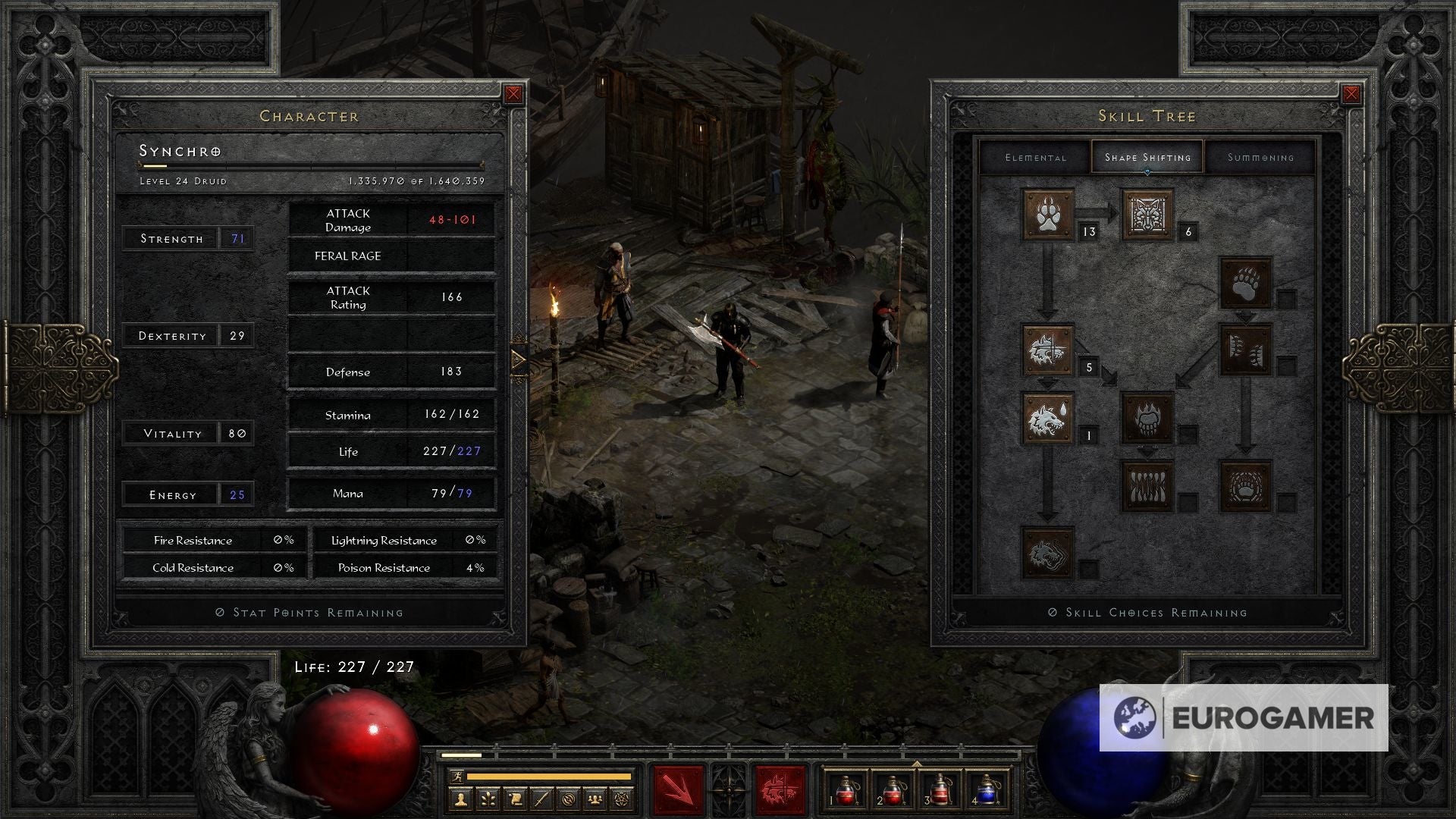This screenshot has height=819, width=1456.
Task: Toggle the run/walk running man button
Action: [x=455, y=777]
